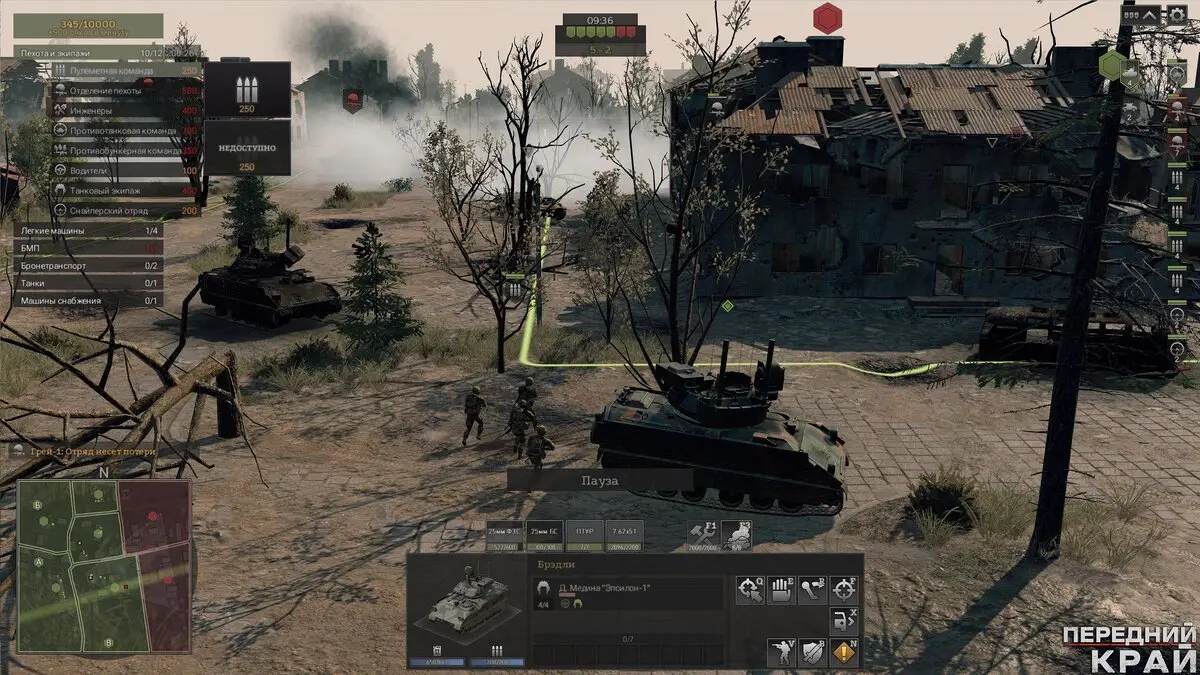Select the Пулеметная команда reinforcement row
The height and width of the screenshot is (675, 1200).
pos(122,71)
